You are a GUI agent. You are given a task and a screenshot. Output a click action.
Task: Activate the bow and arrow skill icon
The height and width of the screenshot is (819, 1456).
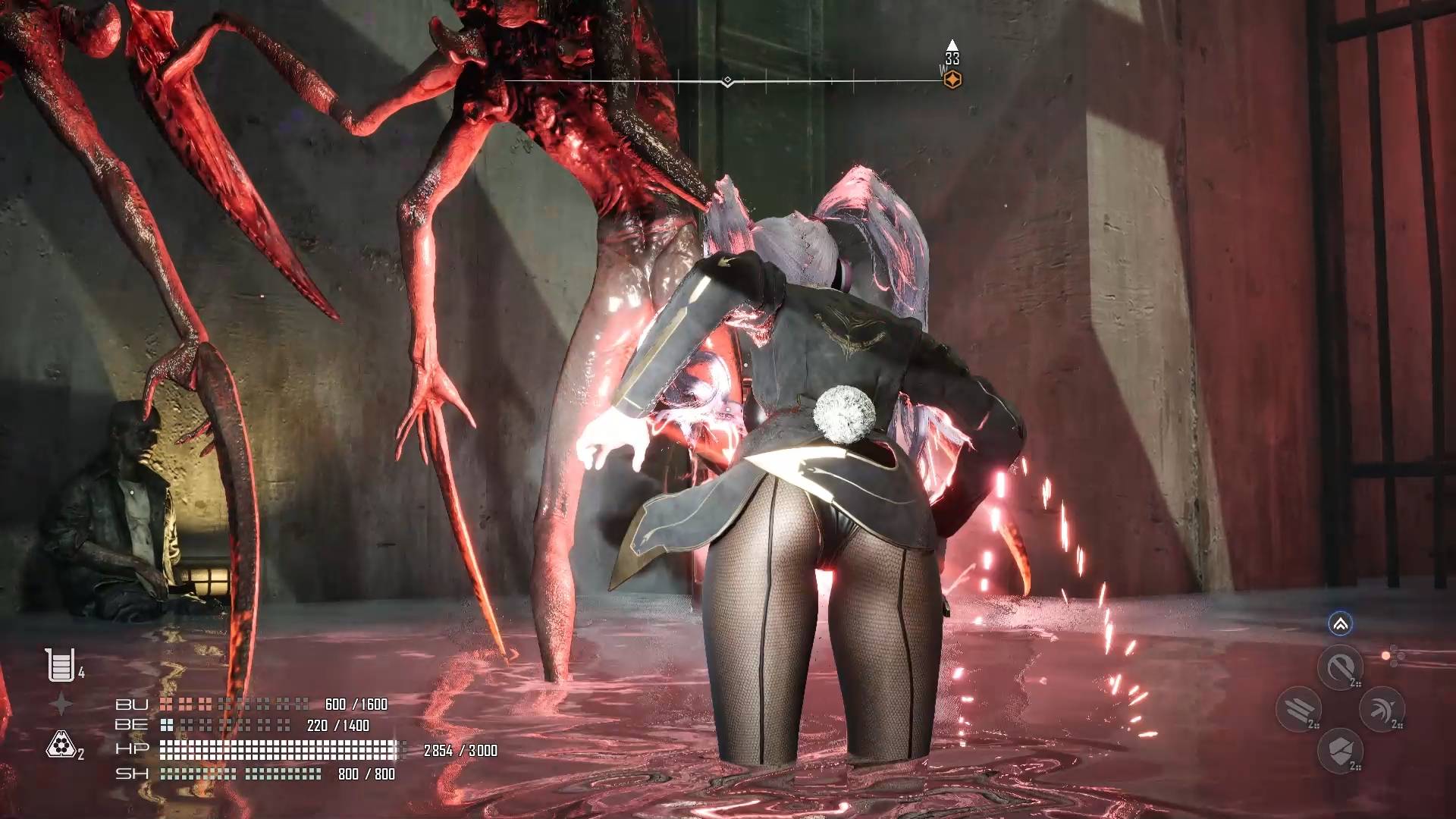pos(1382,709)
